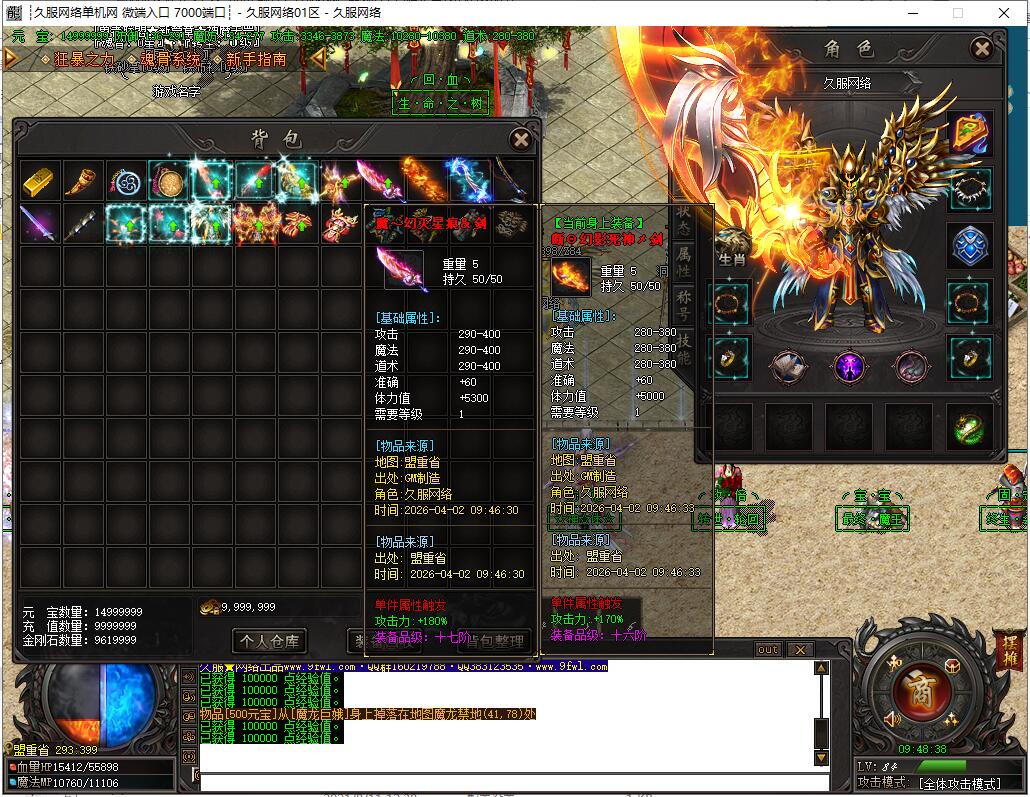Click the purple figure skill icon
Viewport: 1030px width, 797px height.
[850, 367]
